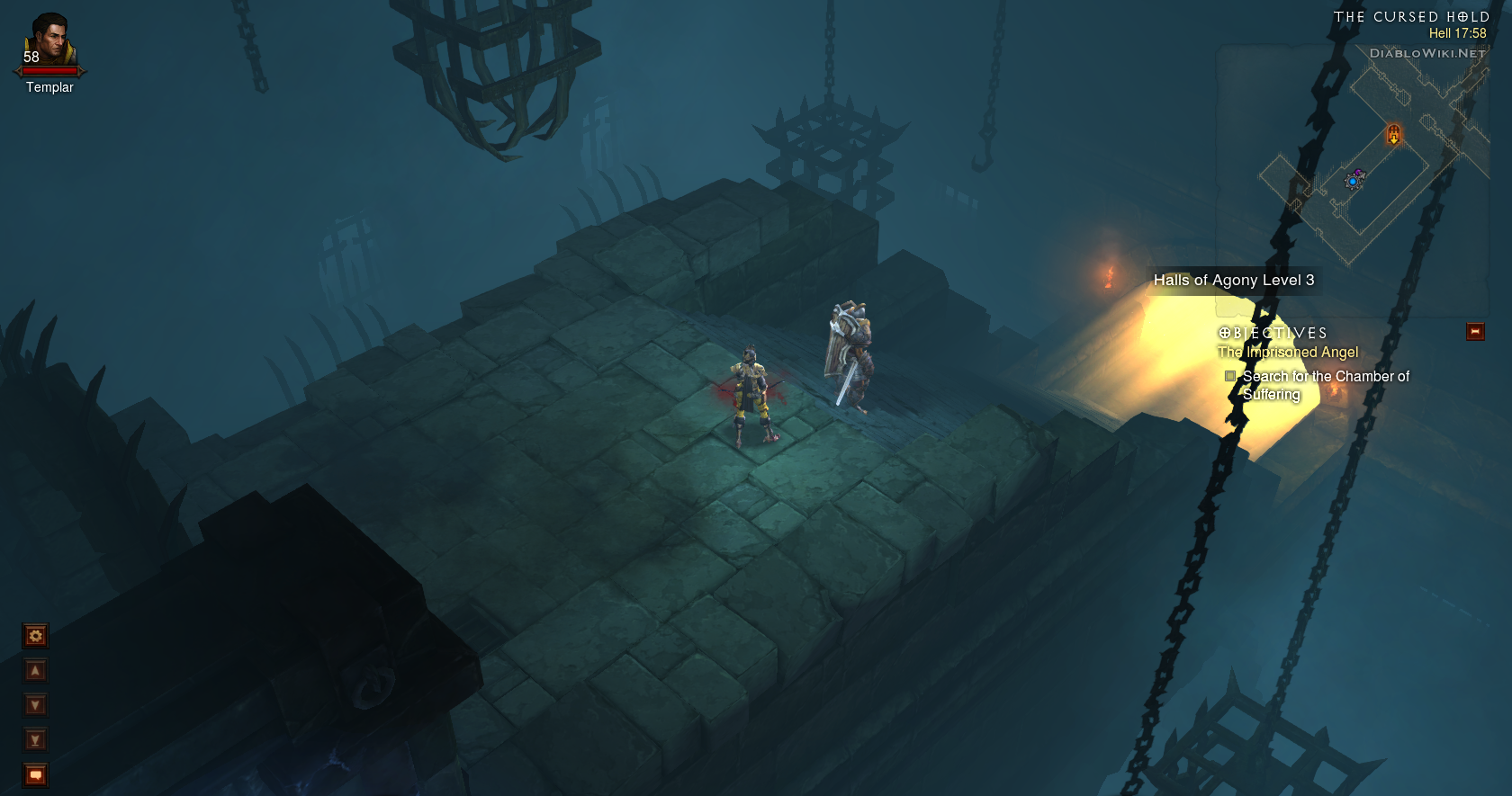Collapse the objectives tracker with red button
The width and height of the screenshot is (1512, 796).
pos(1475,332)
